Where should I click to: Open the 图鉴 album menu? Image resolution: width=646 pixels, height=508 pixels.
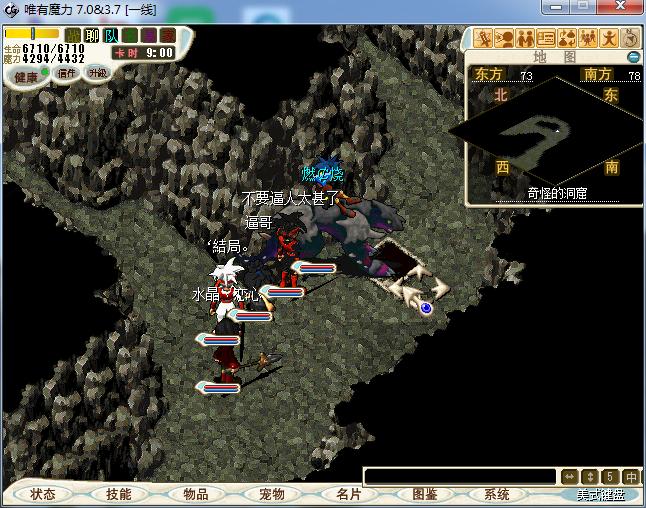[424, 494]
